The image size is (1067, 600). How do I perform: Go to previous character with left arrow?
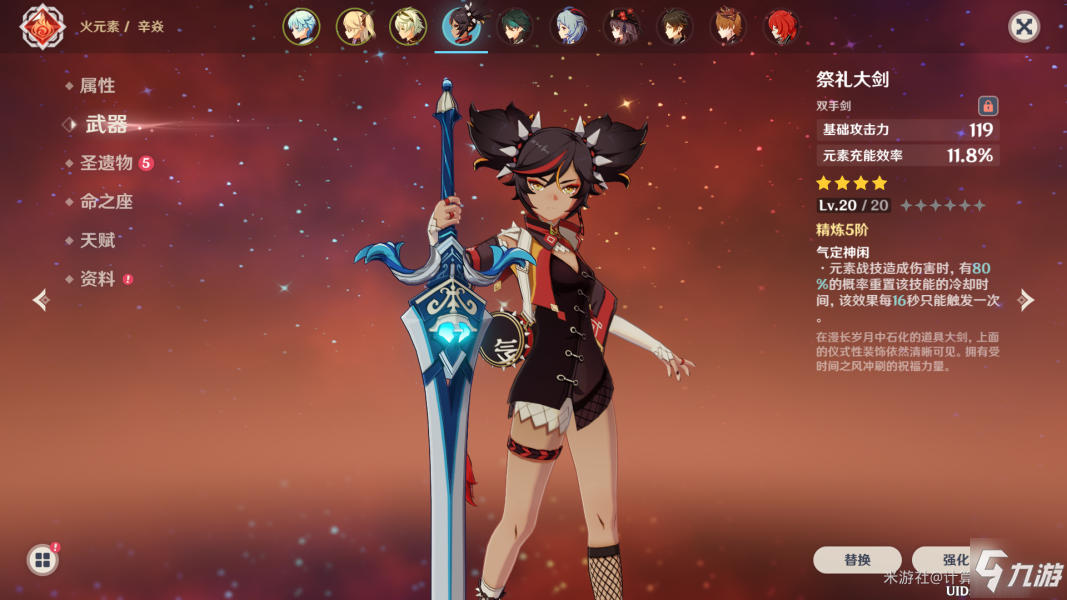pyautogui.click(x=40, y=300)
